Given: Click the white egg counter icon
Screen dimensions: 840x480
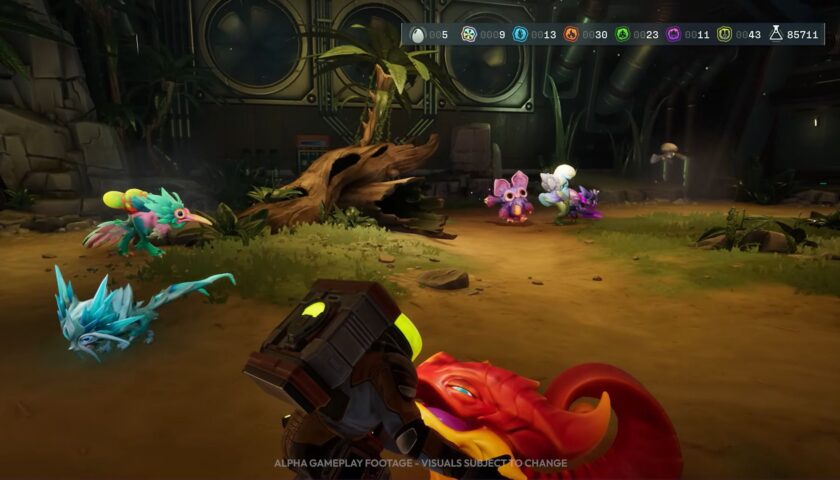Looking at the screenshot, I should pyautogui.click(x=417, y=34).
